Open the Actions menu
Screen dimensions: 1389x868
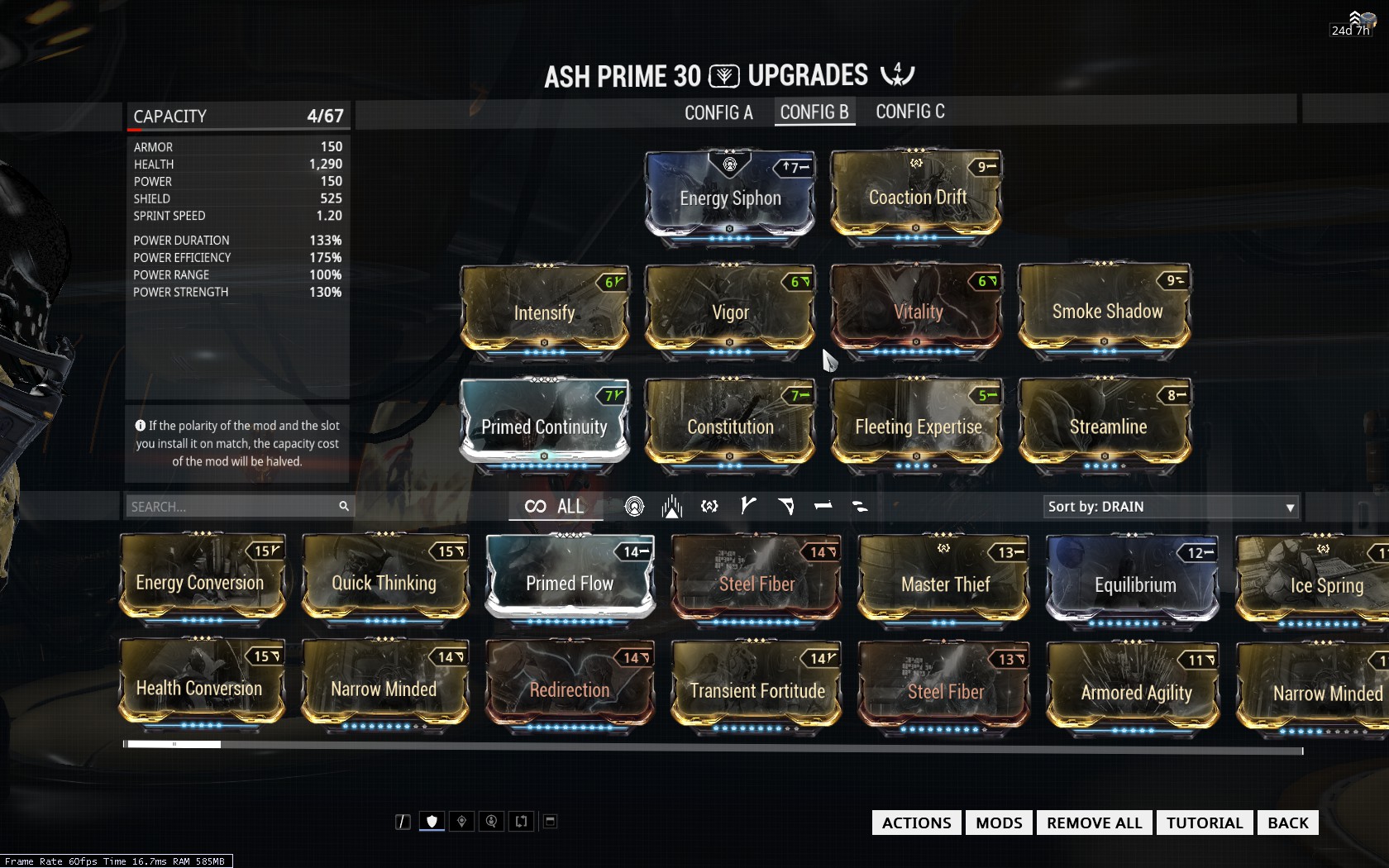(916, 823)
